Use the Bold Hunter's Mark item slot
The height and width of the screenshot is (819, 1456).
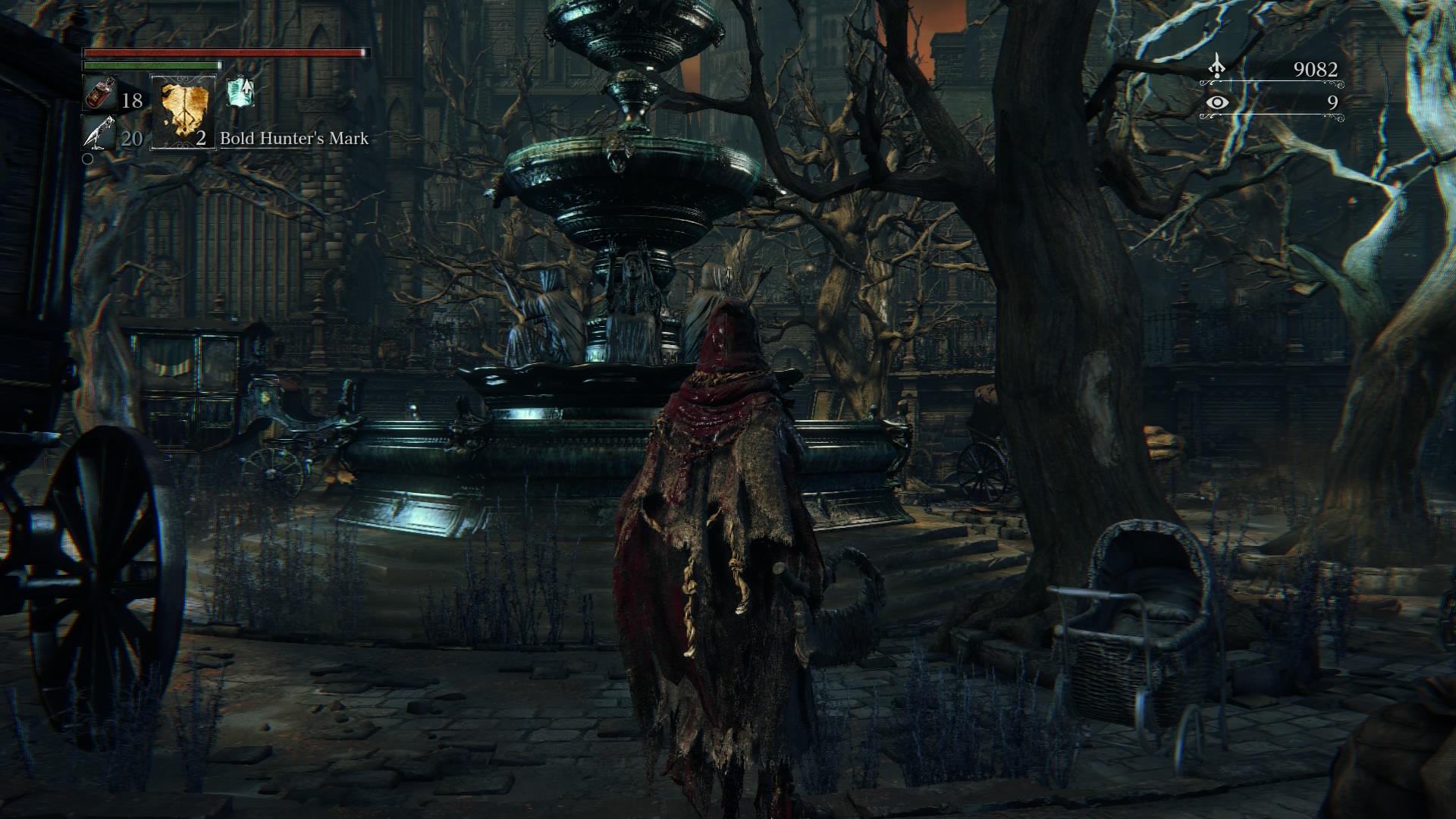pyautogui.click(x=183, y=111)
